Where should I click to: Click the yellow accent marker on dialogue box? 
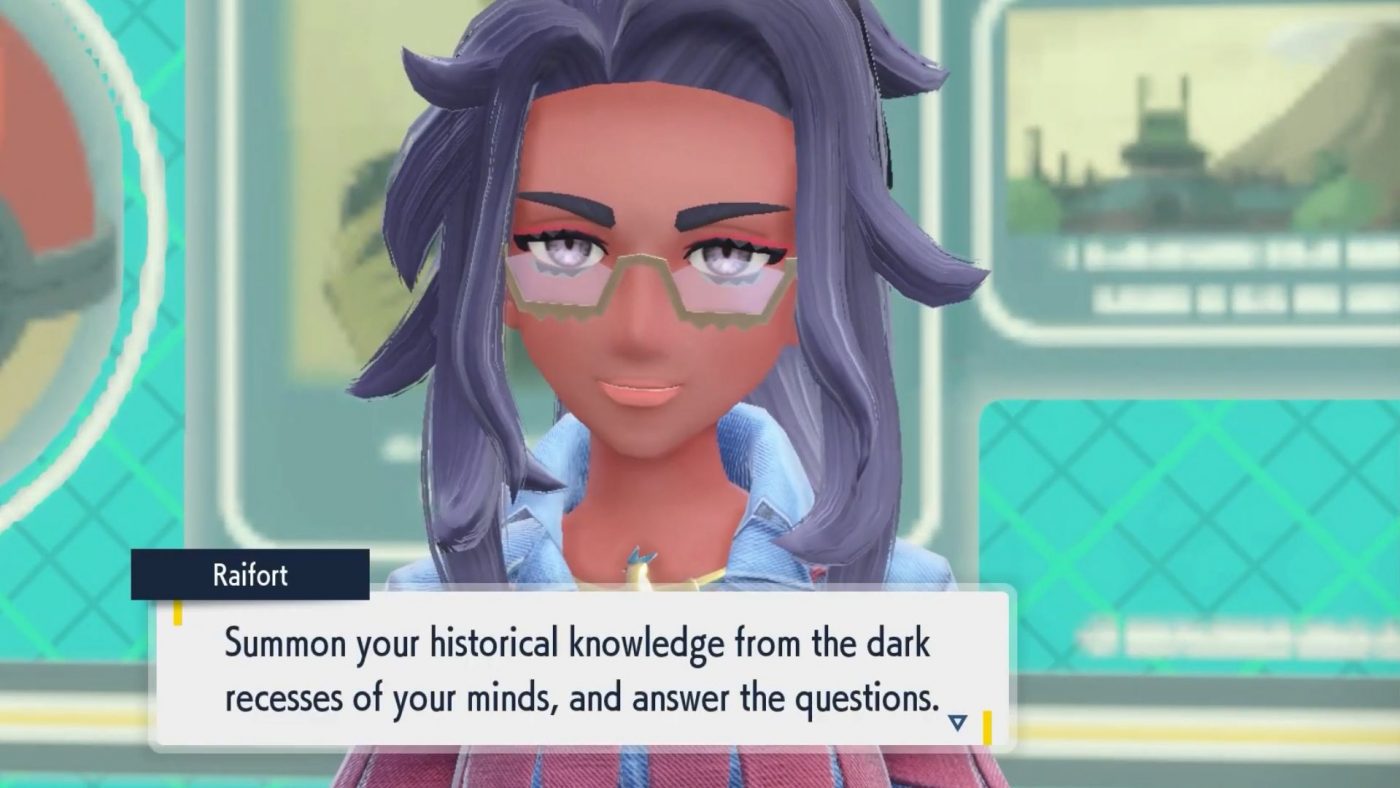(180, 613)
